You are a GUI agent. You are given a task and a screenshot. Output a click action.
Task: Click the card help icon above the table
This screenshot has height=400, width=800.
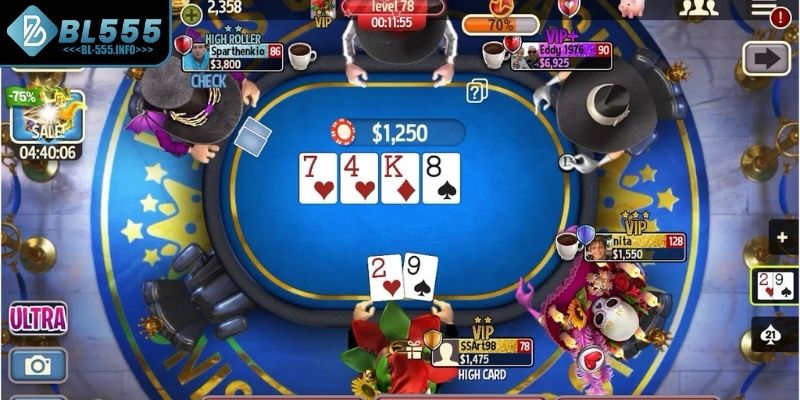[x=477, y=91]
